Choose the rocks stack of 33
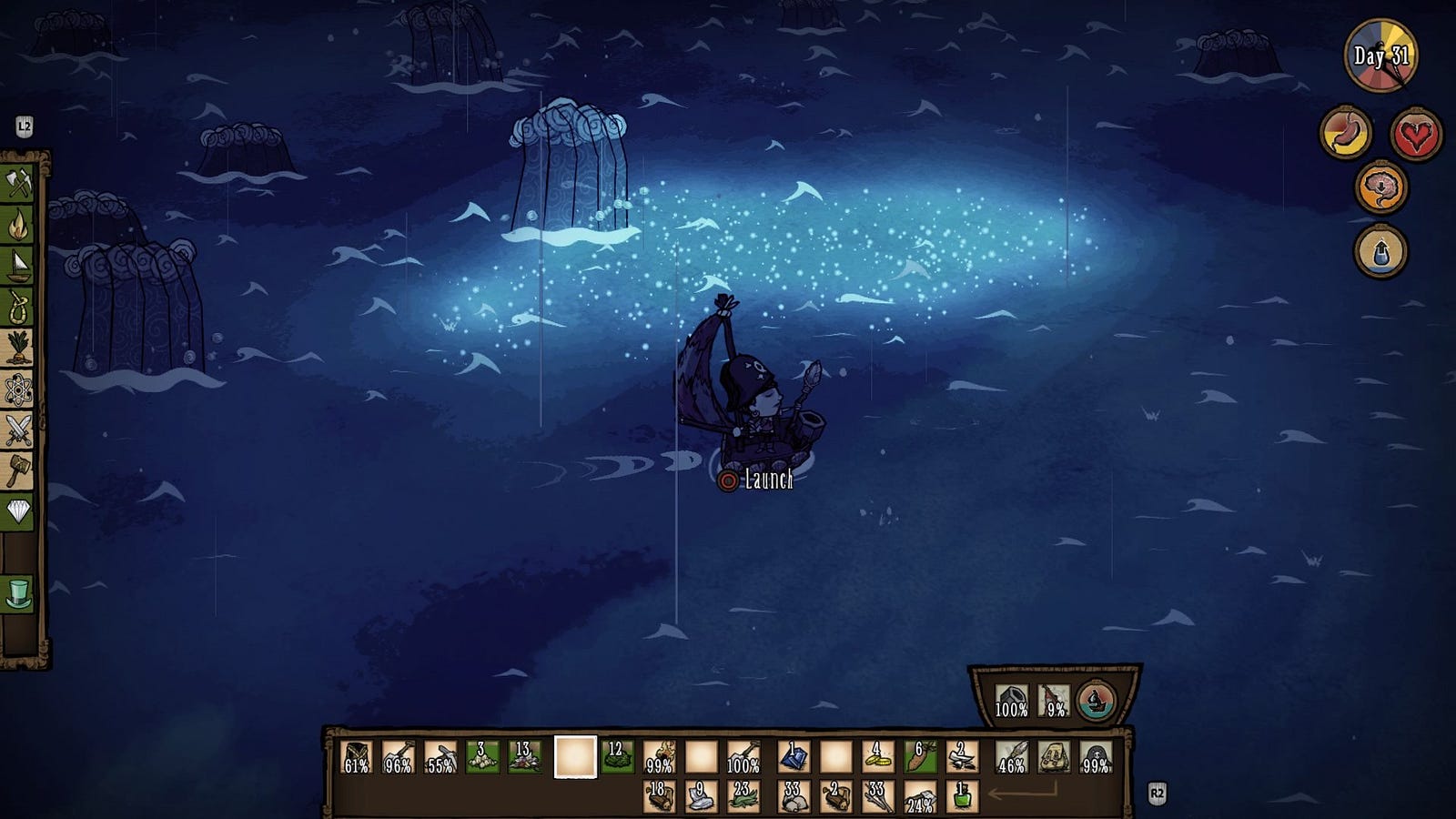 [x=793, y=797]
